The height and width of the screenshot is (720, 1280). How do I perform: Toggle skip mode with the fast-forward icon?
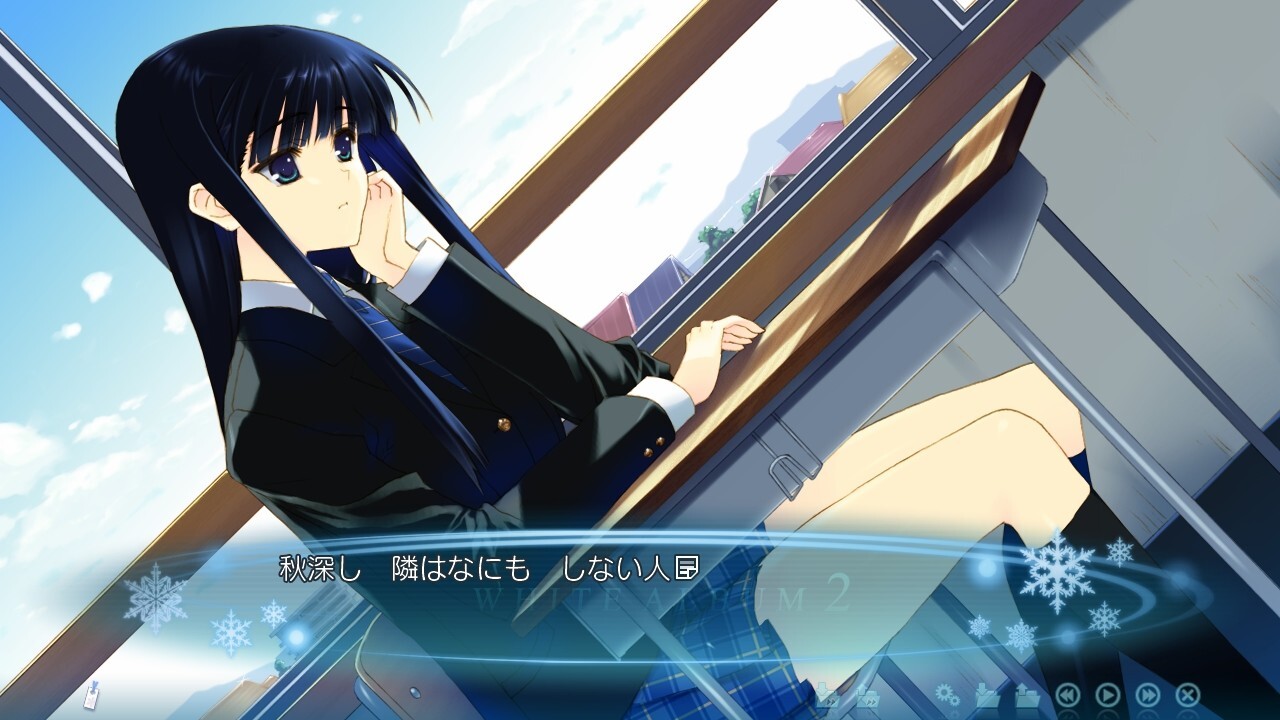(1148, 693)
